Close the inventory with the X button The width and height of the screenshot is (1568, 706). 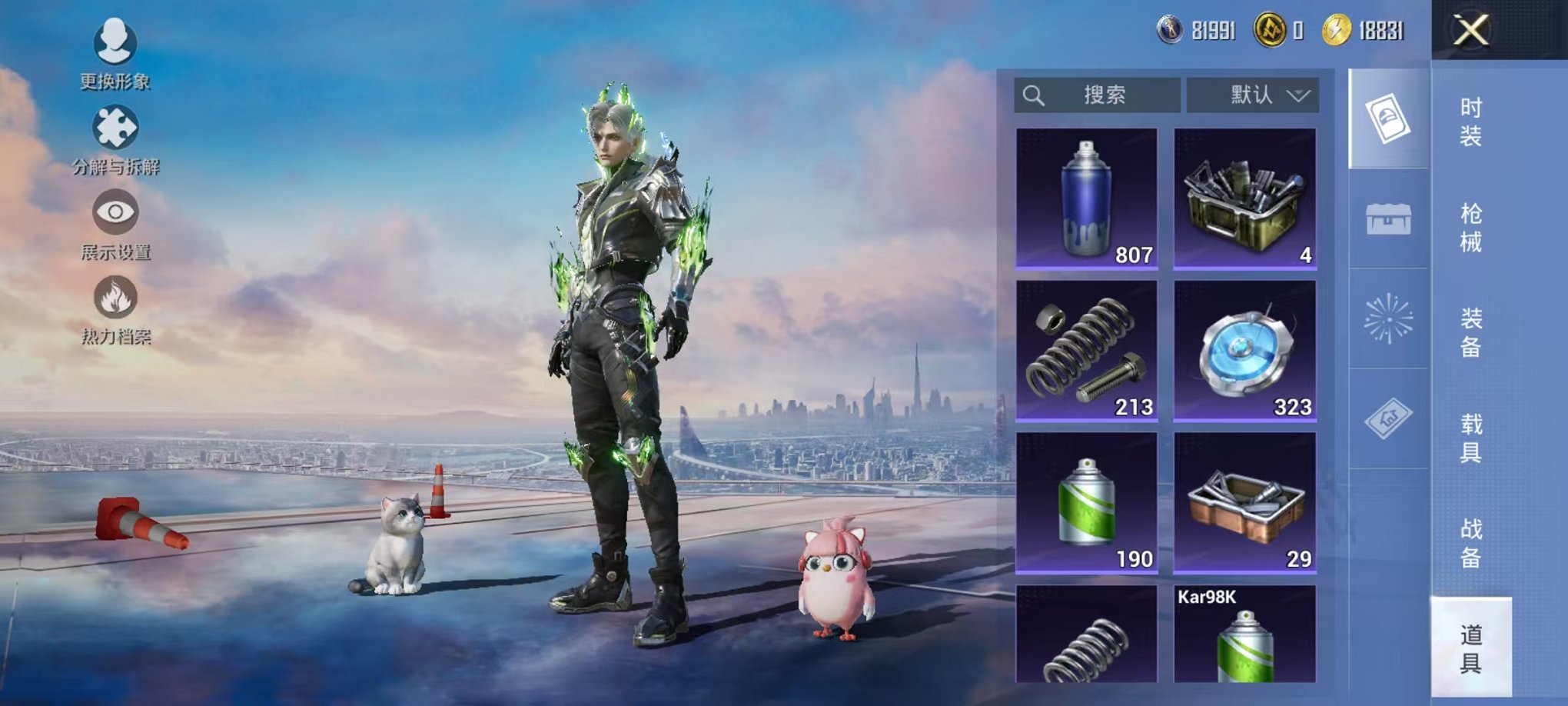[x=1470, y=31]
